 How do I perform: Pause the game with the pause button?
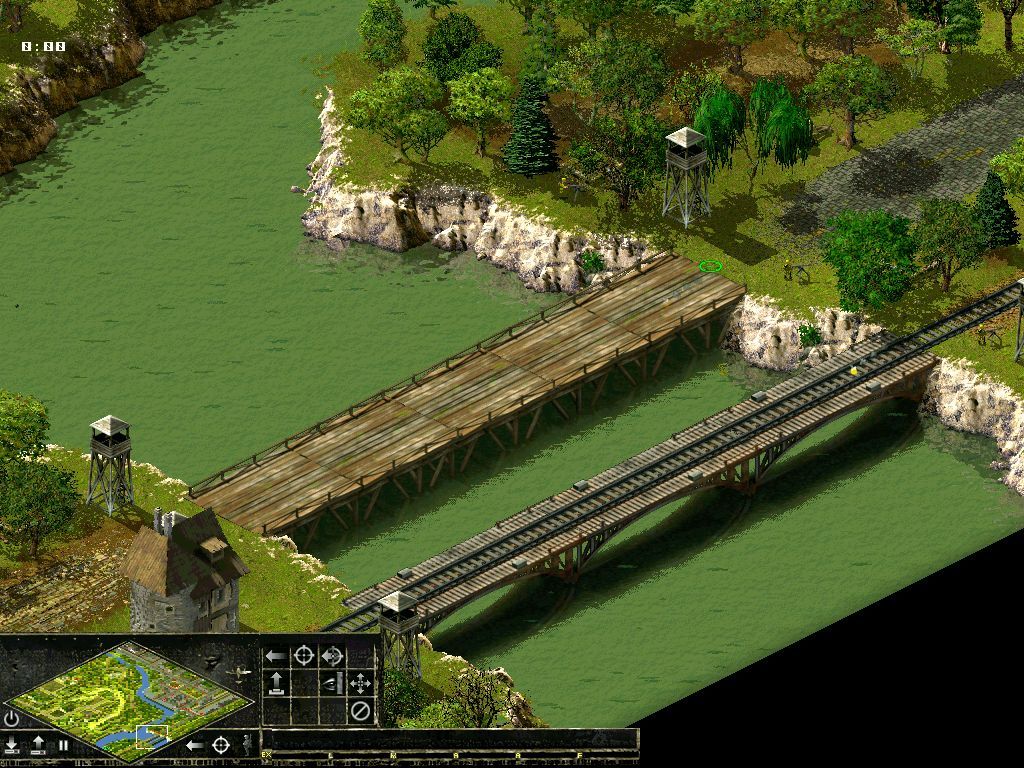tap(63, 745)
